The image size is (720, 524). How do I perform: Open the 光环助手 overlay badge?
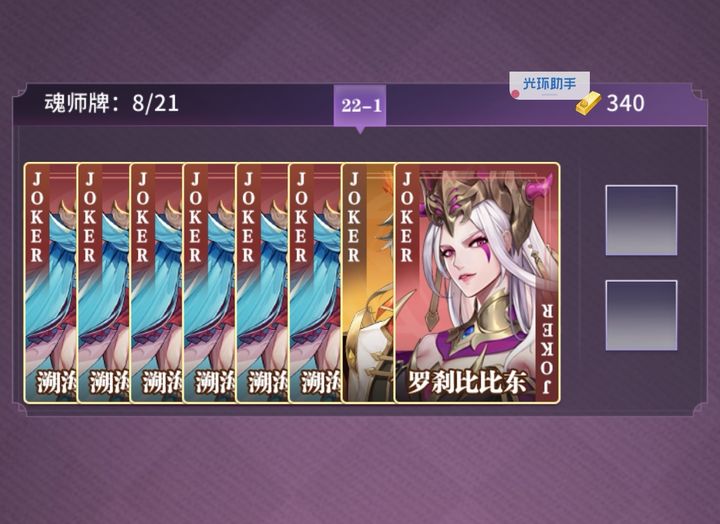[x=549, y=86]
